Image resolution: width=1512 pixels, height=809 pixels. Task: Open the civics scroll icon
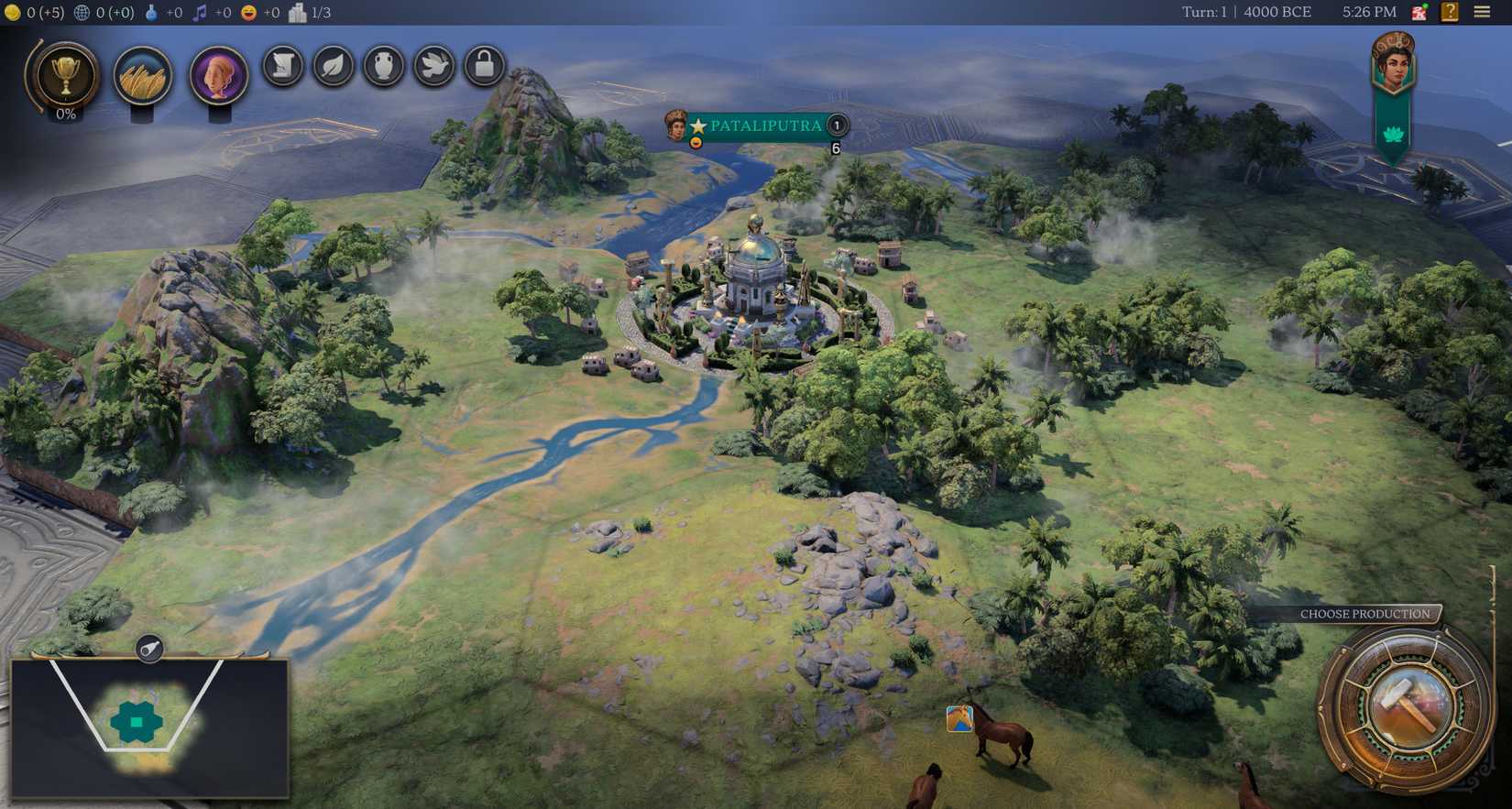pos(282,66)
